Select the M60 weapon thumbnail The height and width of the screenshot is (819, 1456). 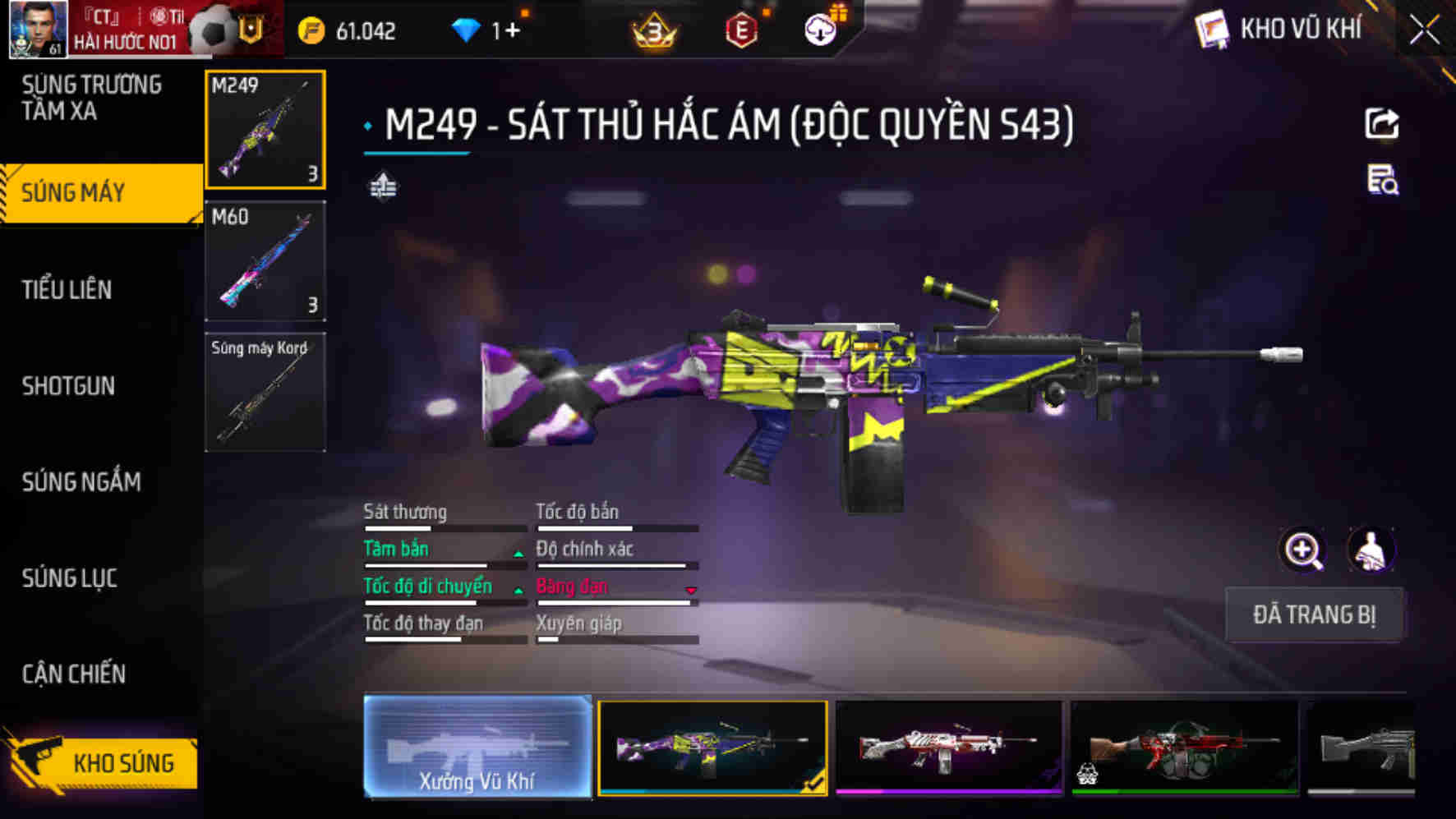265,260
